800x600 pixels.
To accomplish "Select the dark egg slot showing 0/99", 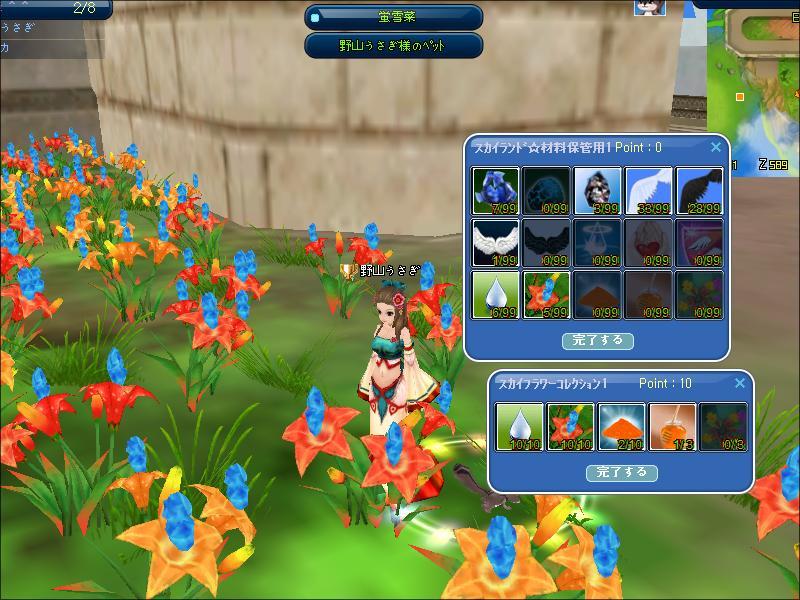I will [547, 191].
